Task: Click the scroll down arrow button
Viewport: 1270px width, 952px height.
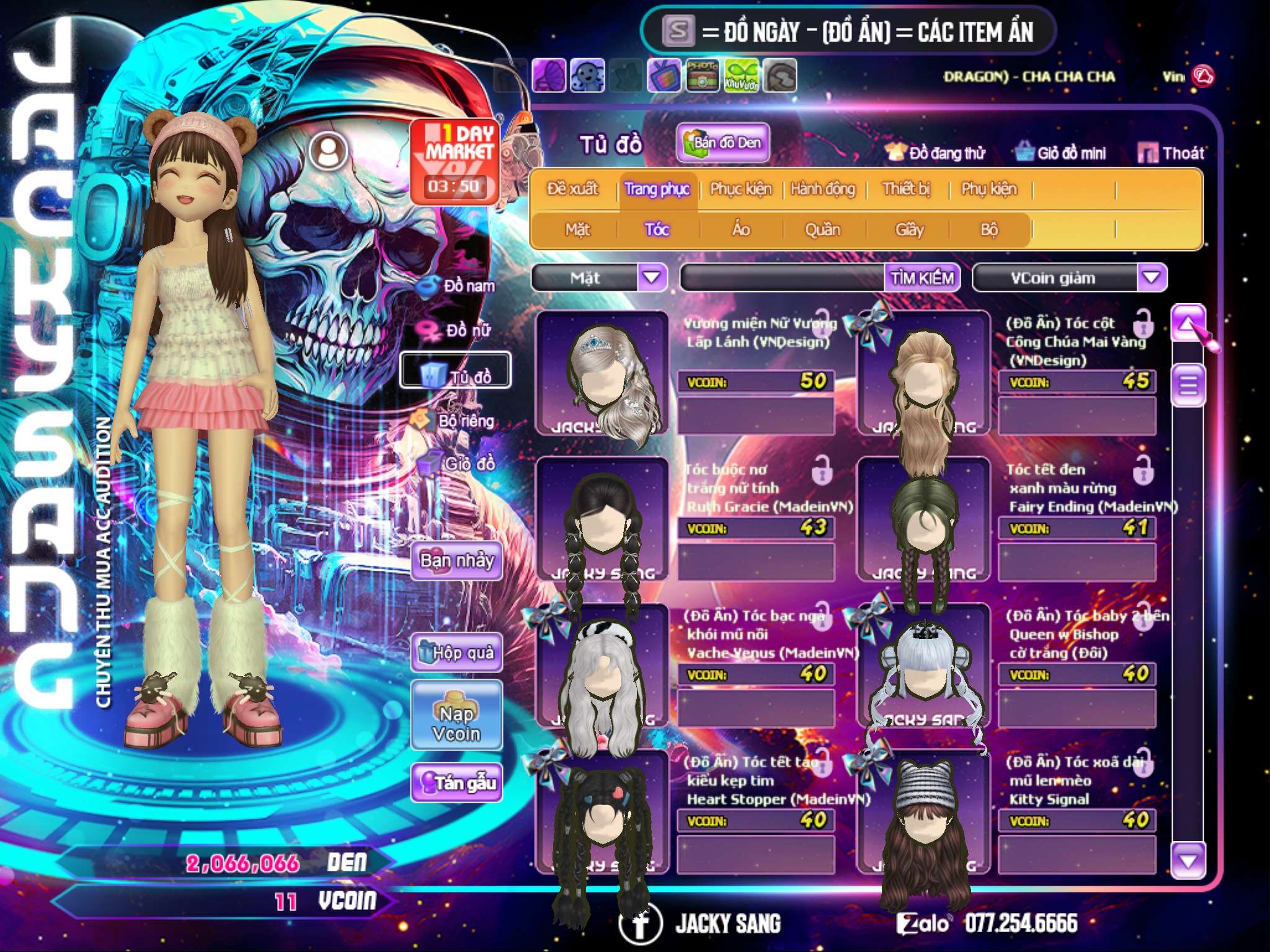Action: (1188, 861)
